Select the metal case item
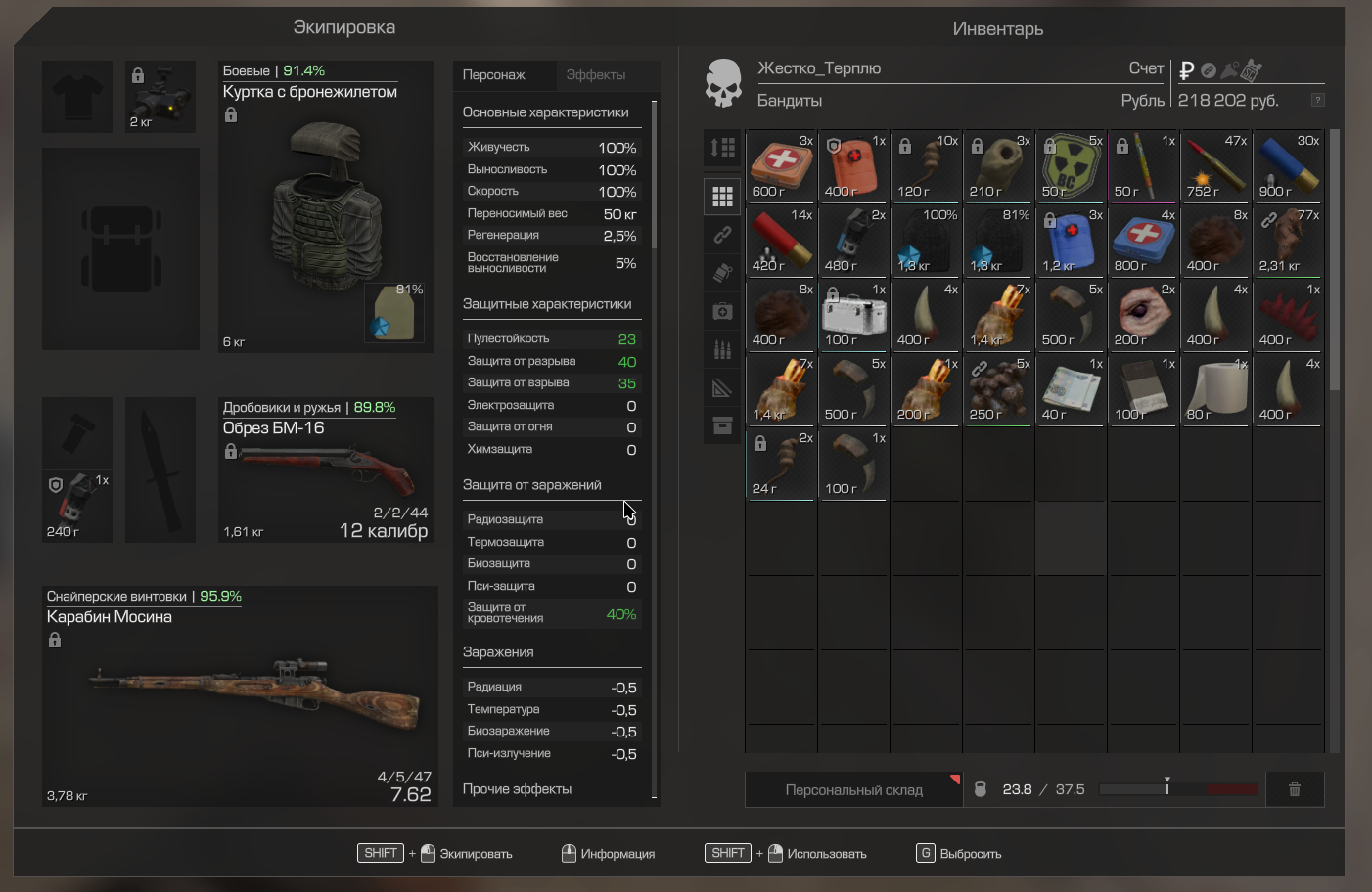The height and width of the screenshot is (892, 1372). tap(853, 315)
